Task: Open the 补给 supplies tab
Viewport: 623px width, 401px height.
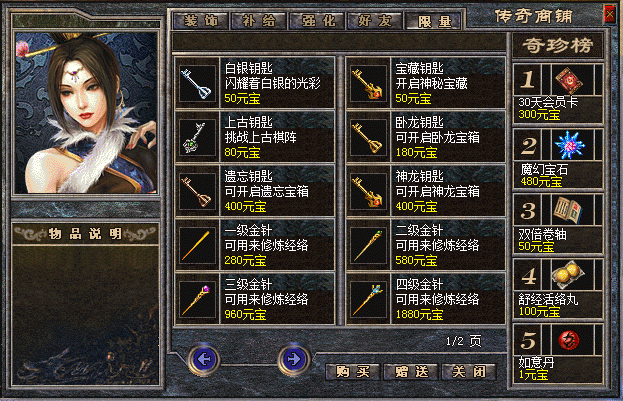Action: pyautogui.click(x=259, y=20)
